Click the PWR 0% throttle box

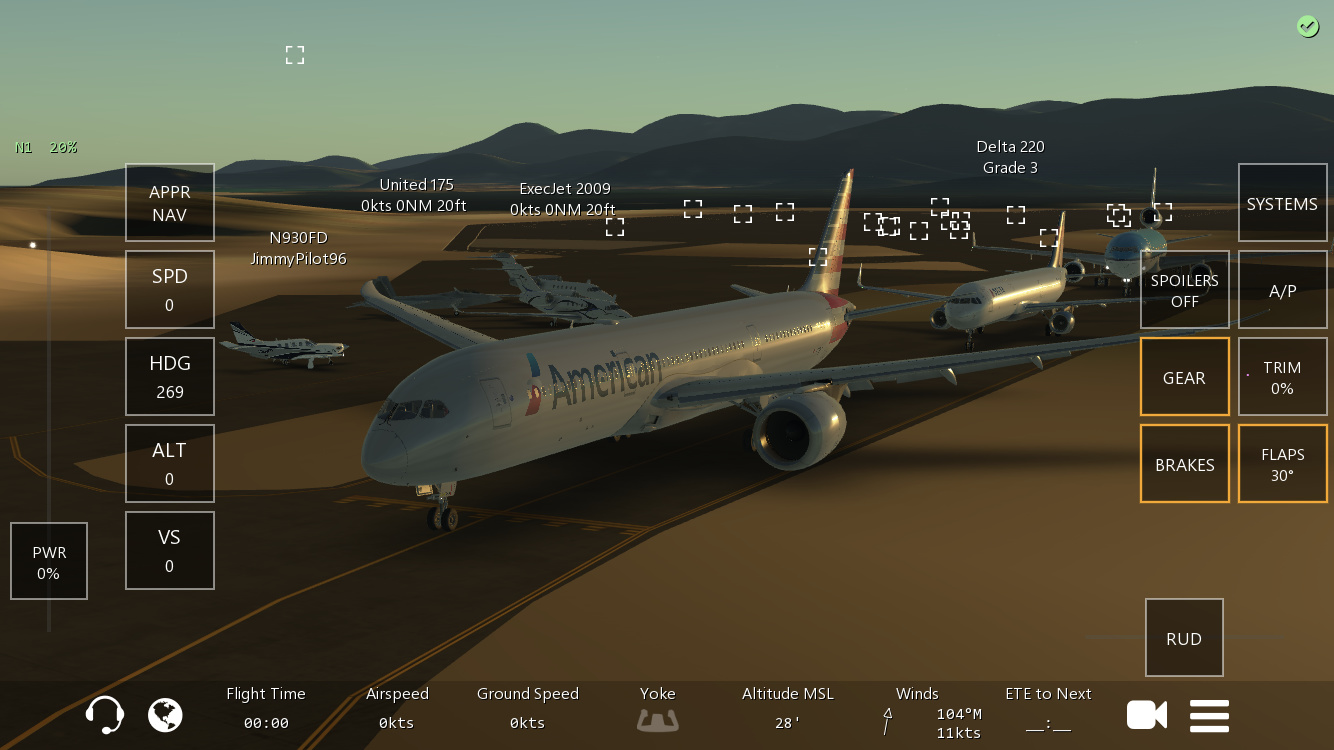pos(49,561)
